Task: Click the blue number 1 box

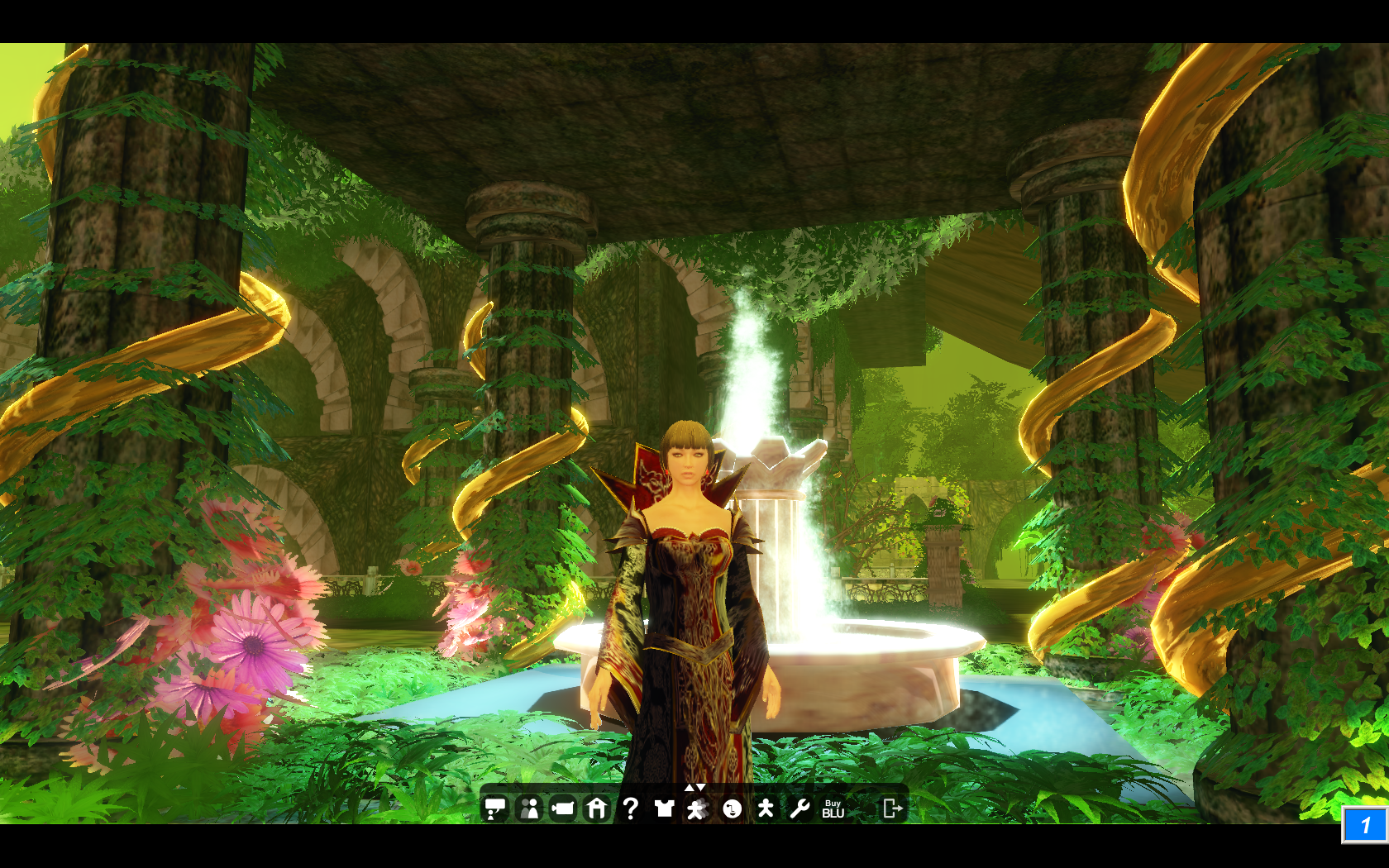Action: pos(1363,824)
